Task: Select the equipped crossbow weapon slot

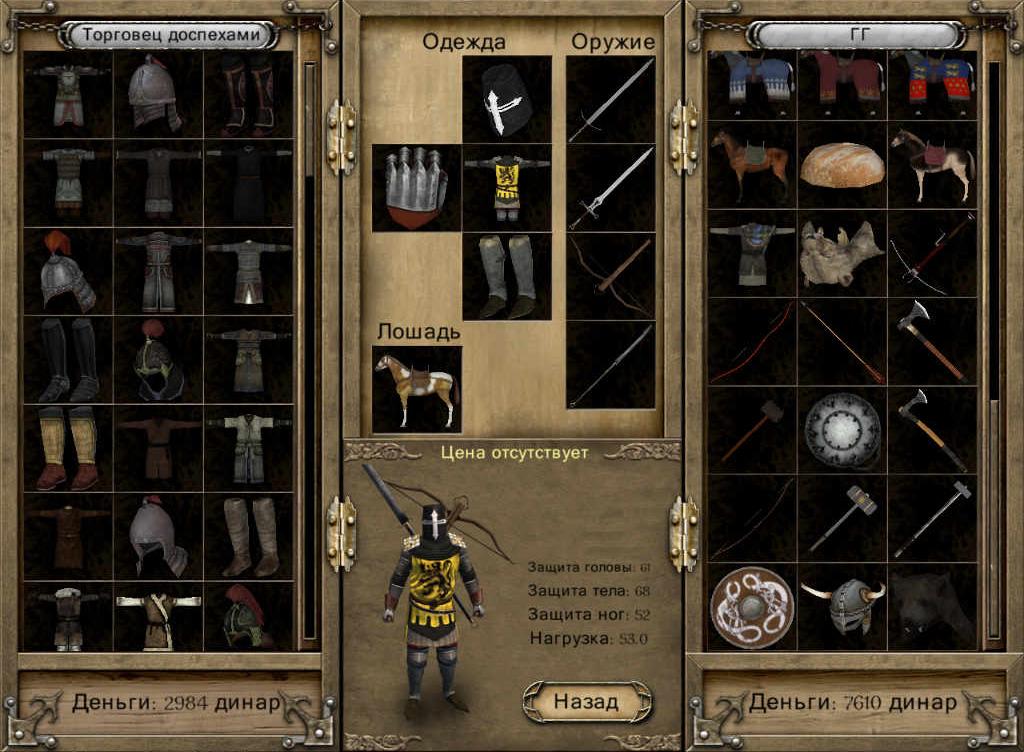Action: coord(610,276)
